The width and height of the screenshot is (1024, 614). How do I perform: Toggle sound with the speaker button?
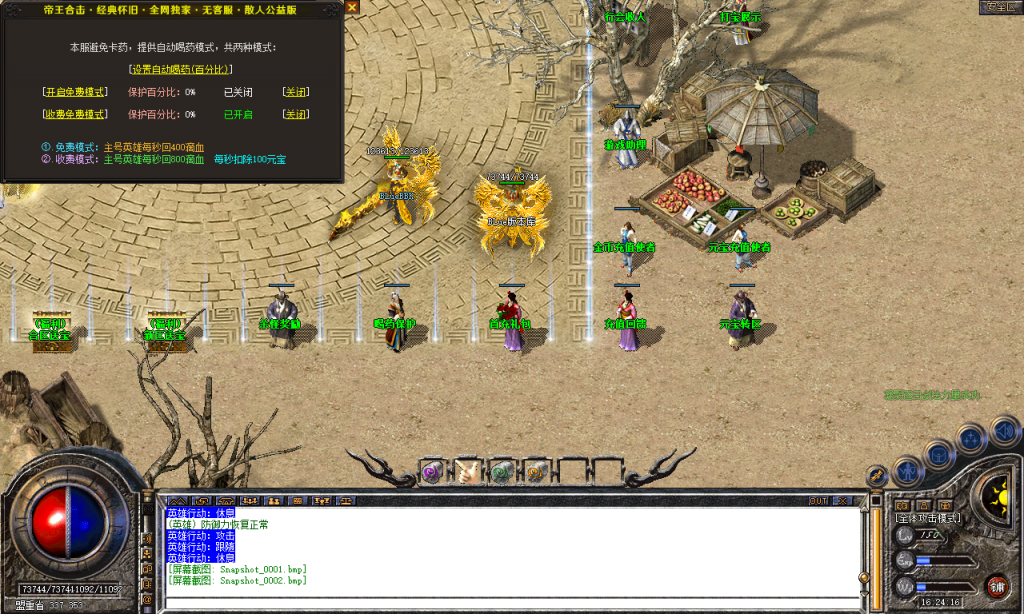1004,432
